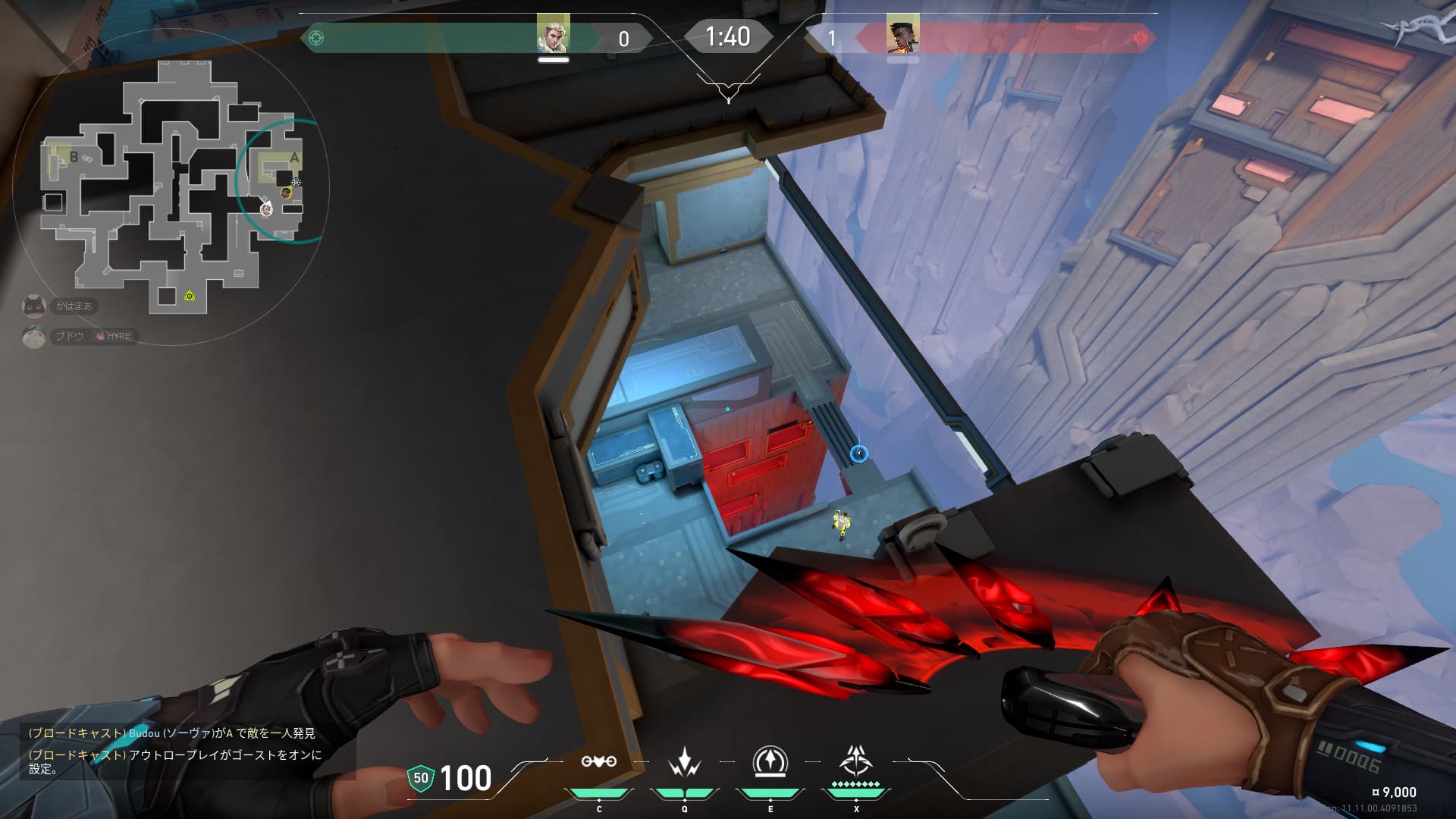
Task: Choose the ブドウ HYPE player entry
Action: (80, 336)
